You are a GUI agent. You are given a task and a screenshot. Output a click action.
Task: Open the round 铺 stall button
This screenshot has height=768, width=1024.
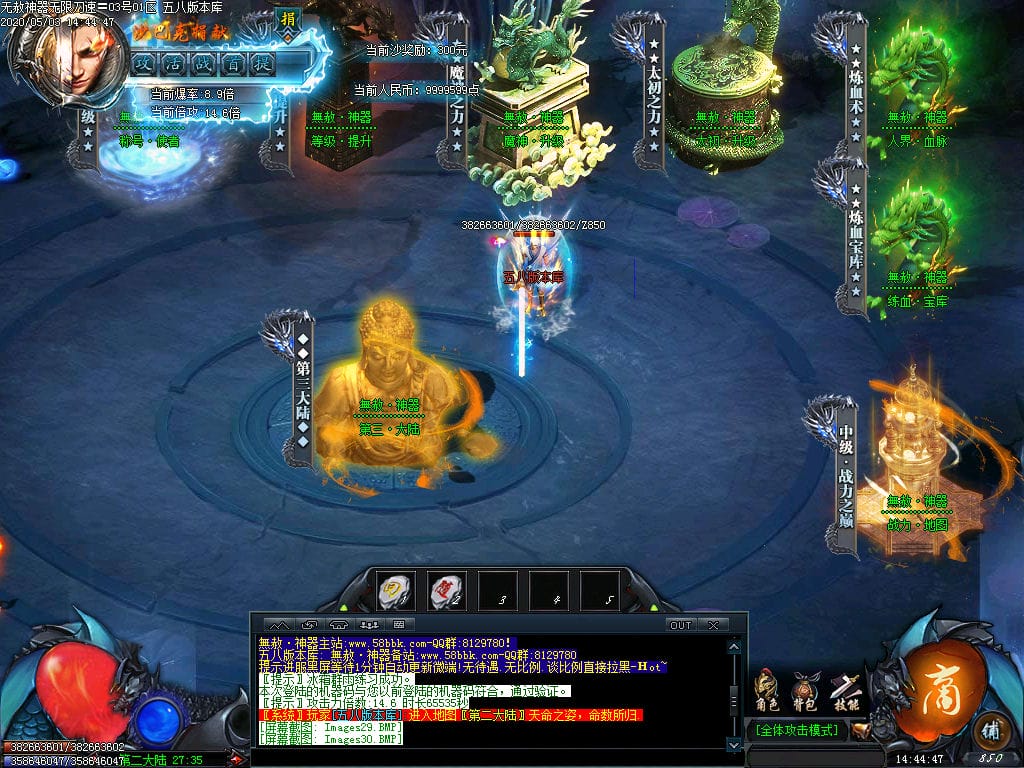(x=991, y=727)
